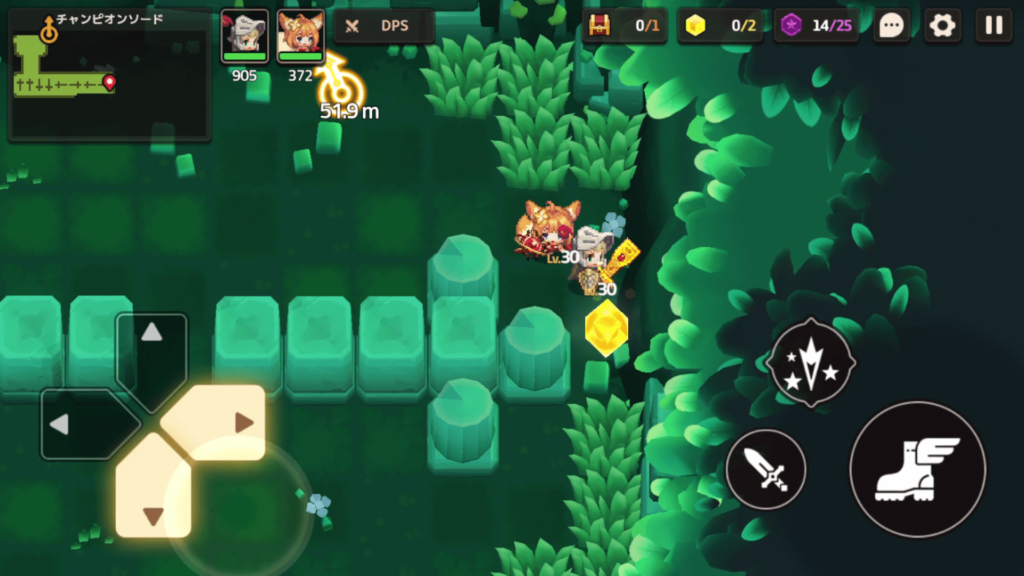Select the orange fox-eared hero portrait
Screen dimensions: 1024x576
point(300,36)
